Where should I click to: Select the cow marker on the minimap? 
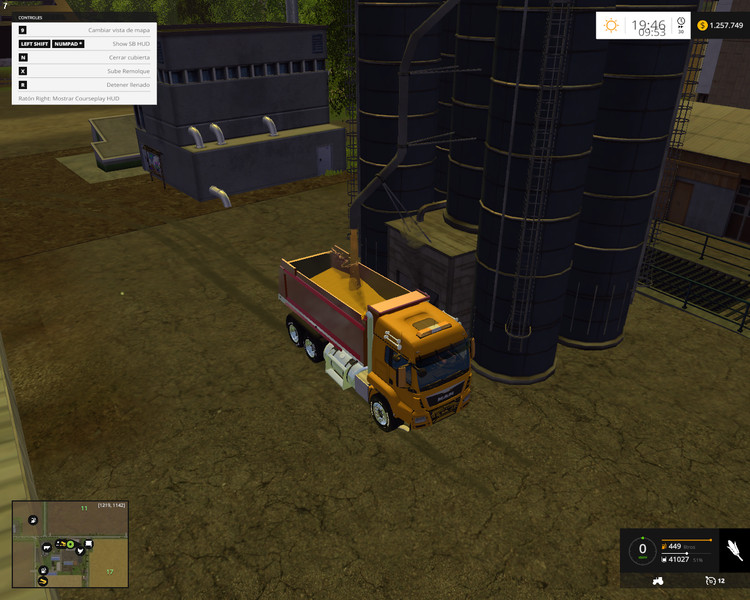(x=46, y=546)
